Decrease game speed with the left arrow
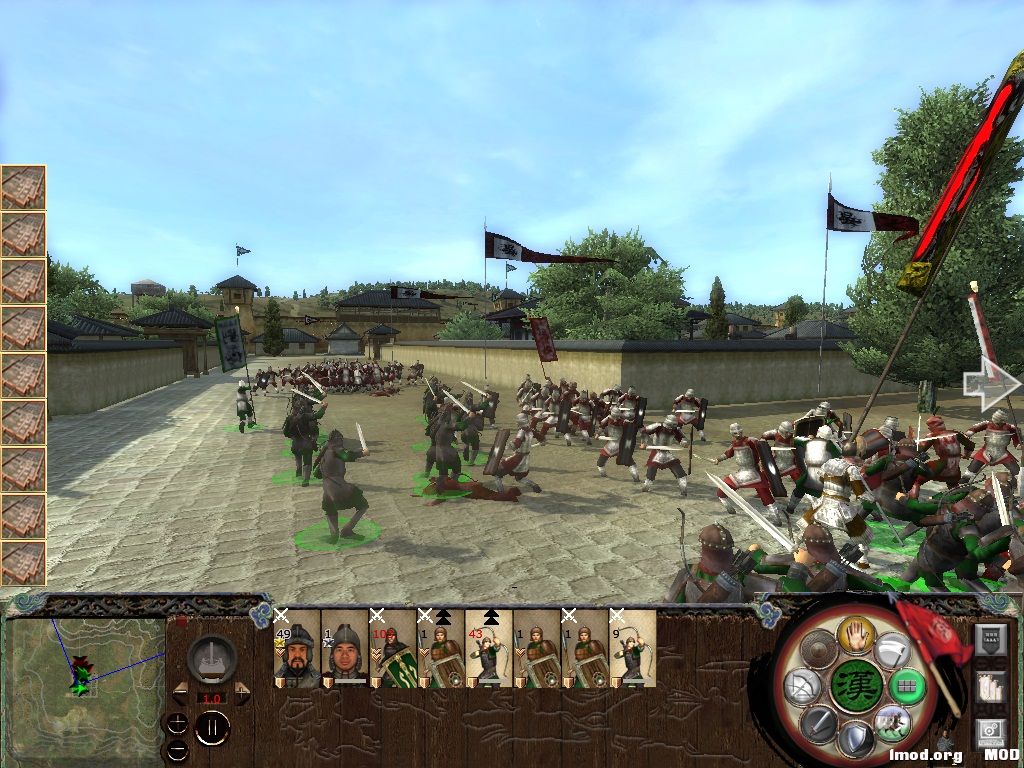 coord(181,693)
